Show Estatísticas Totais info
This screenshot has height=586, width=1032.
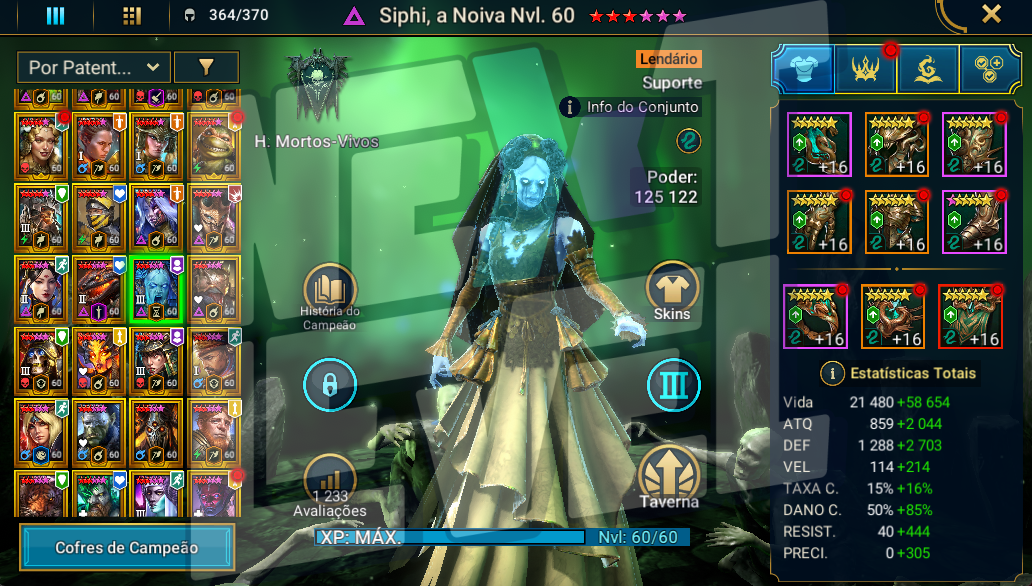coord(832,374)
